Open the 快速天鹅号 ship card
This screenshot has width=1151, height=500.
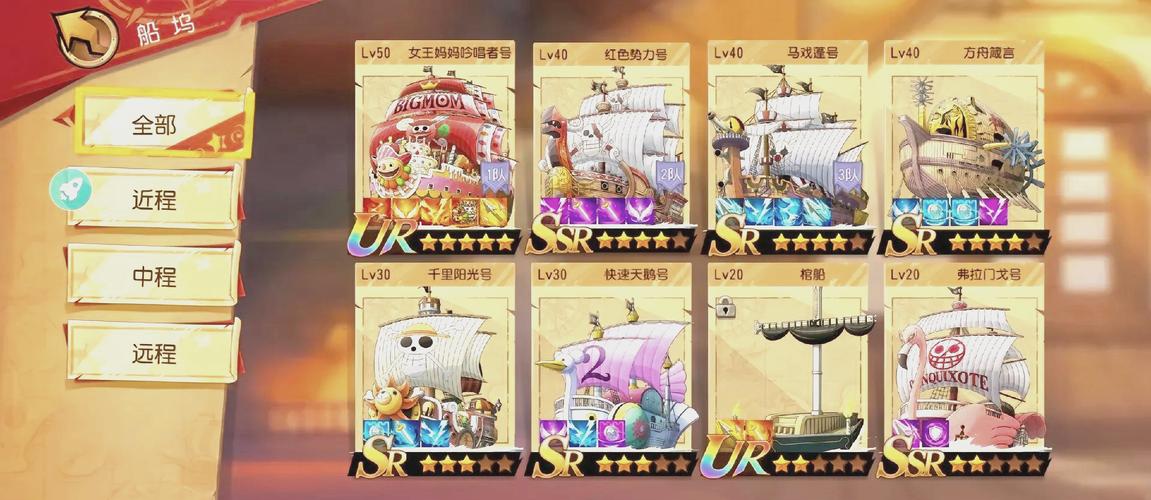pyautogui.click(x=611, y=368)
